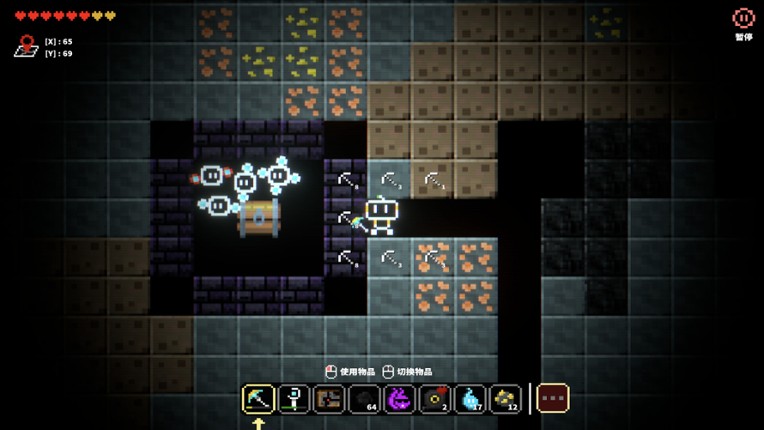This screenshot has width=764, height=430.
Task: Select the bomb slot with count 2
Action: point(434,398)
